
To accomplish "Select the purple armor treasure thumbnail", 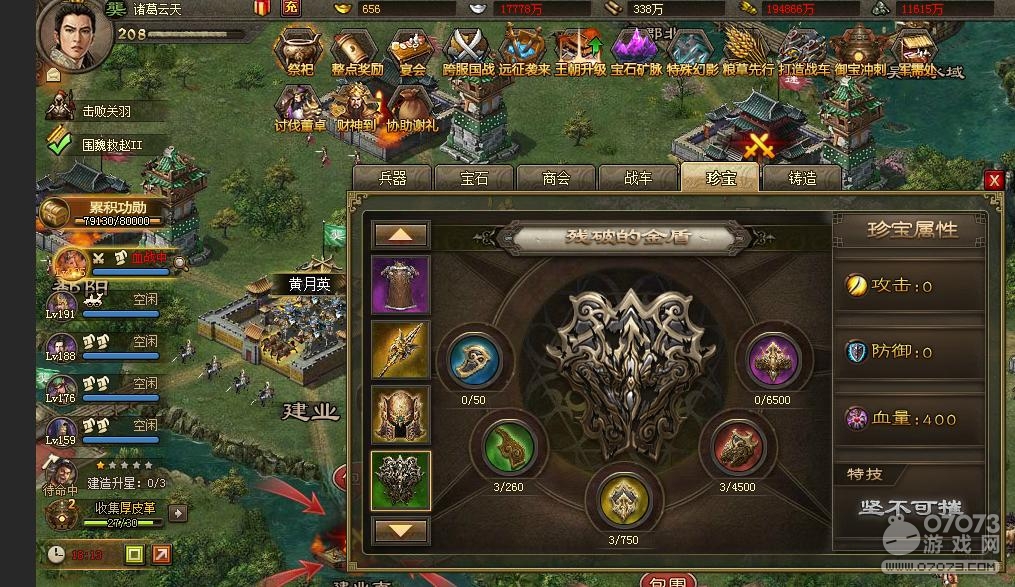I will 401,285.
